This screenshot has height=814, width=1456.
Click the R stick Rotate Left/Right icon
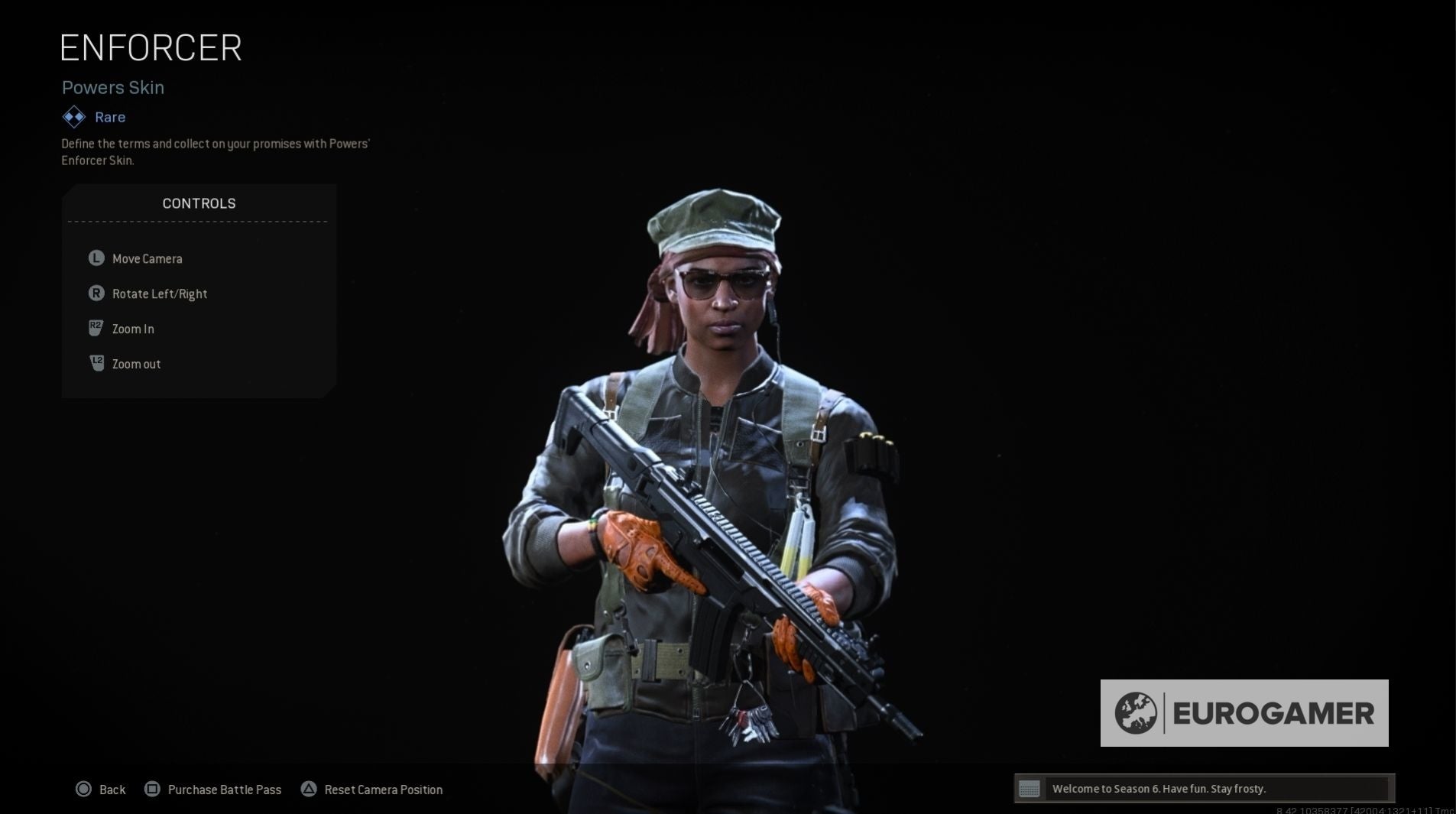click(x=95, y=293)
